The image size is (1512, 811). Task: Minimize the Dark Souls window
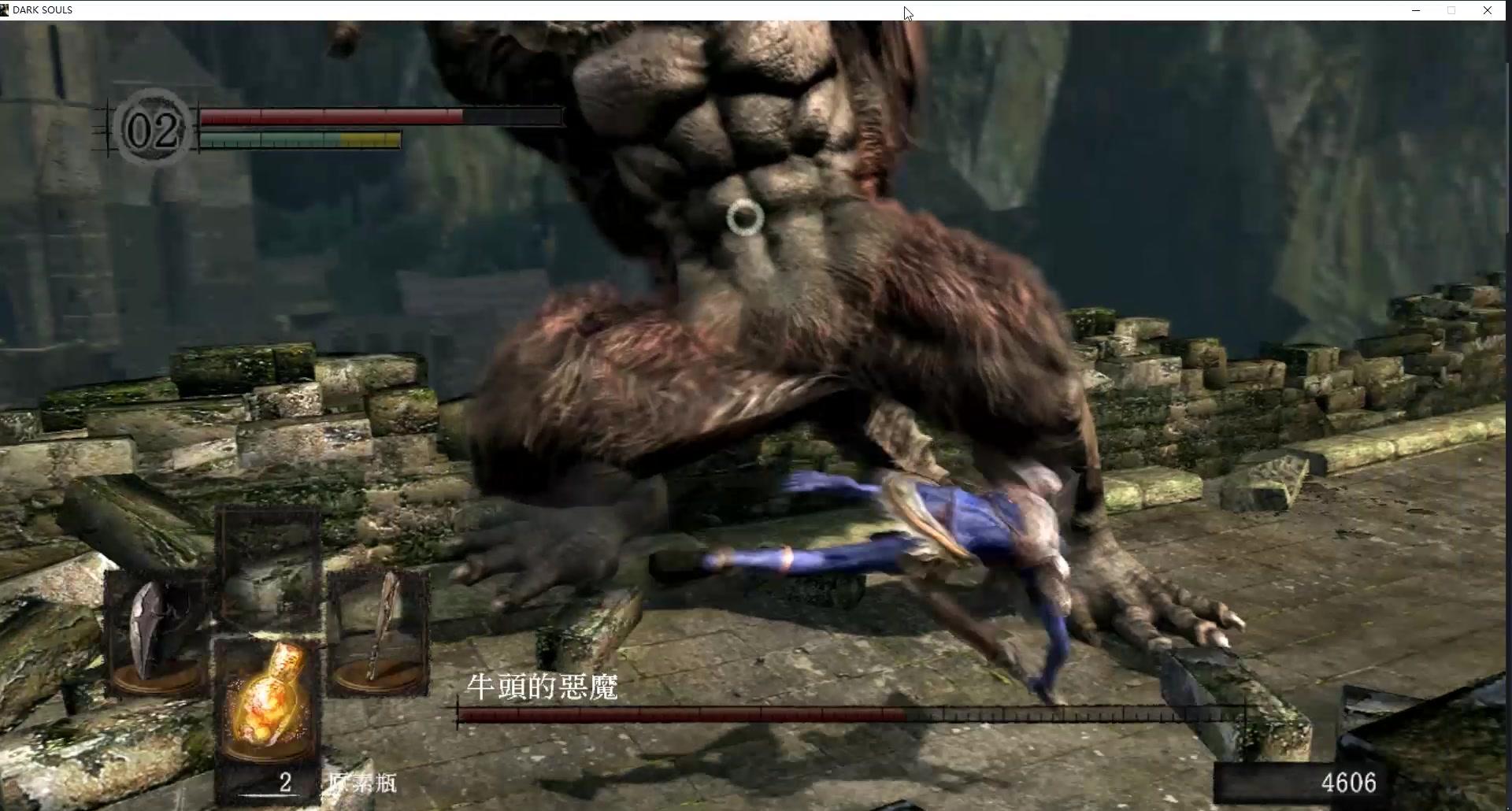tap(1416, 10)
